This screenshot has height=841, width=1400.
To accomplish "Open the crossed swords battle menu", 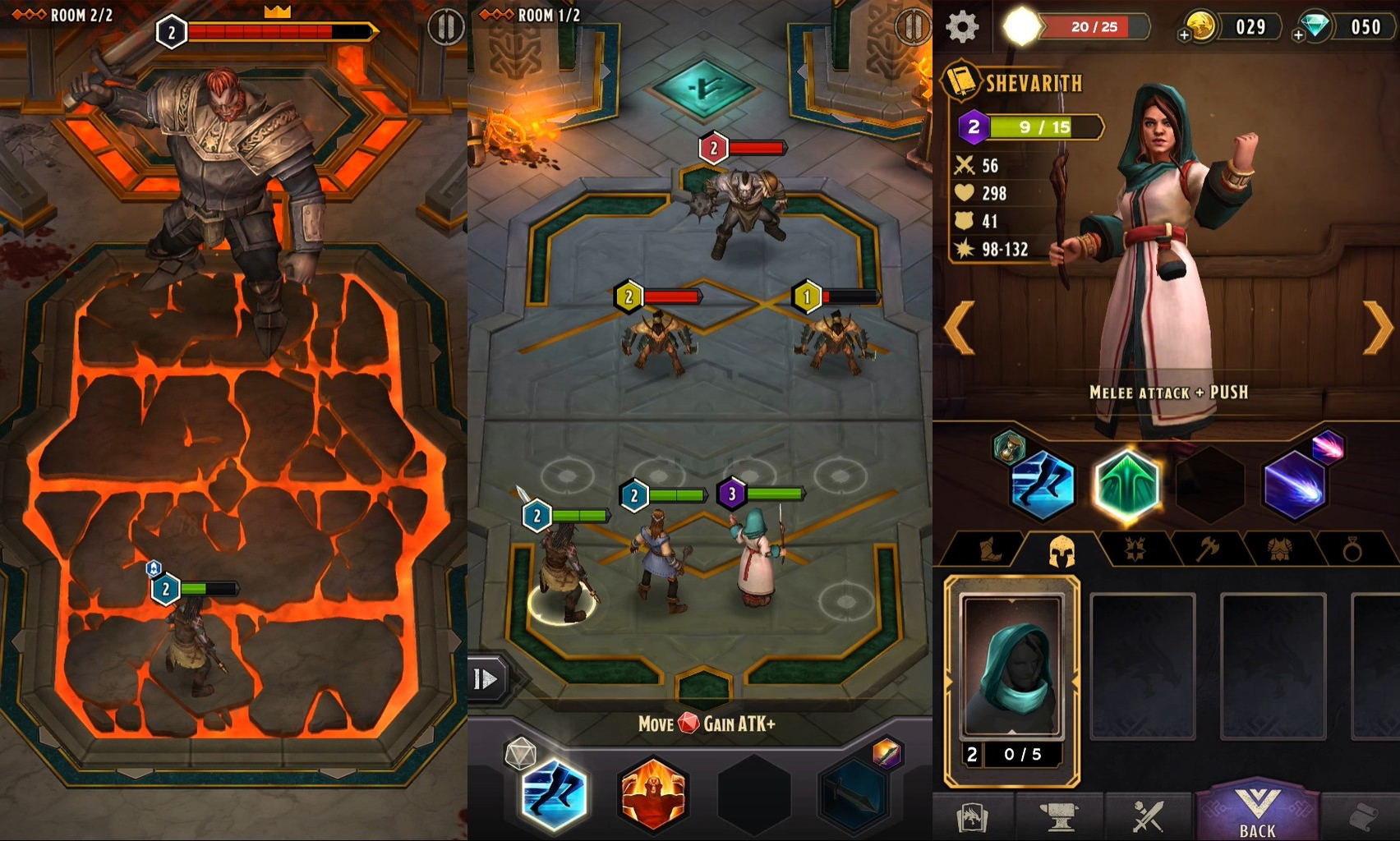I will pos(1148,816).
